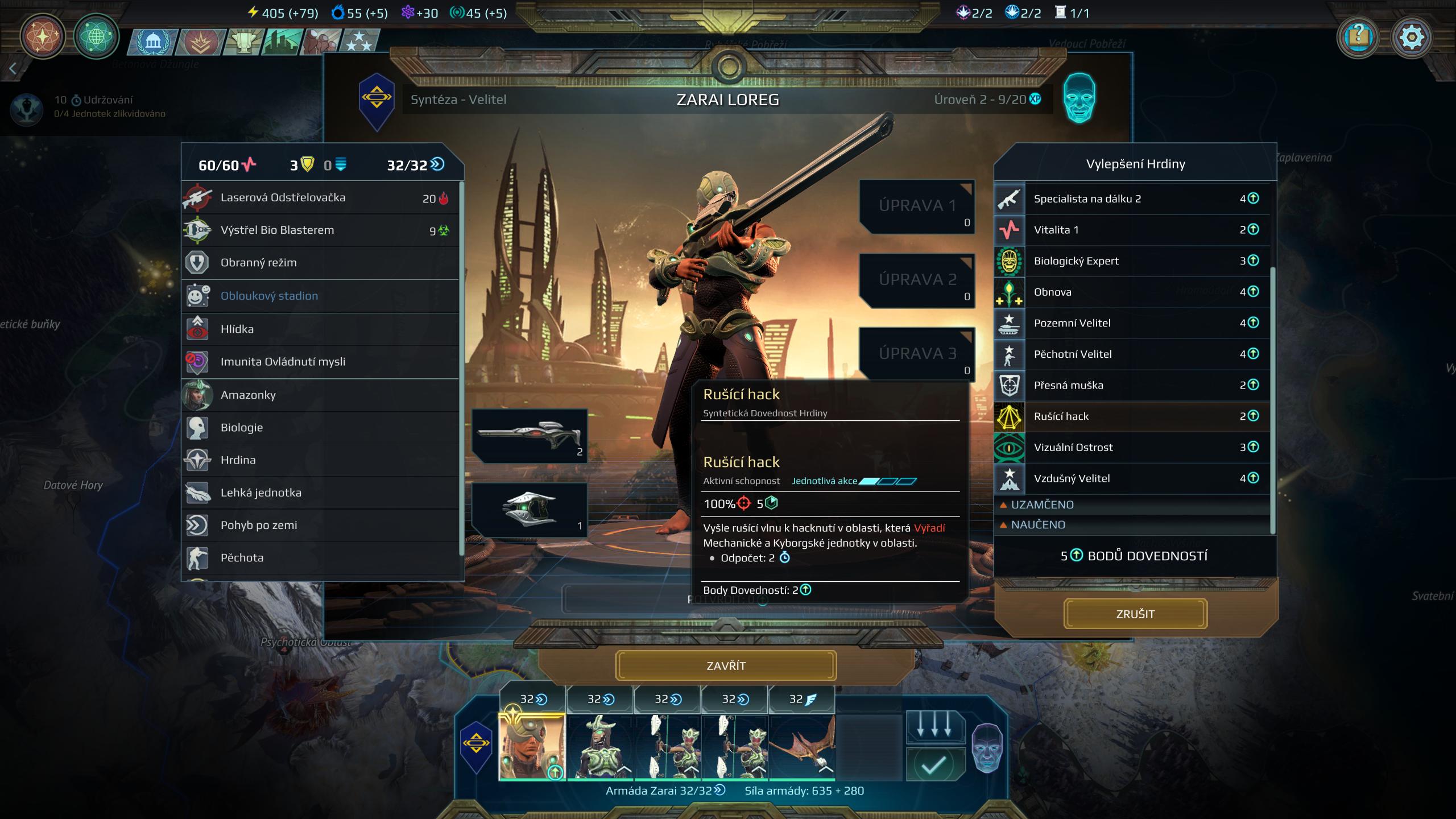The width and height of the screenshot is (1456, 819).
Task: Open the globe planet overview button
Action: tap(96, 37)
